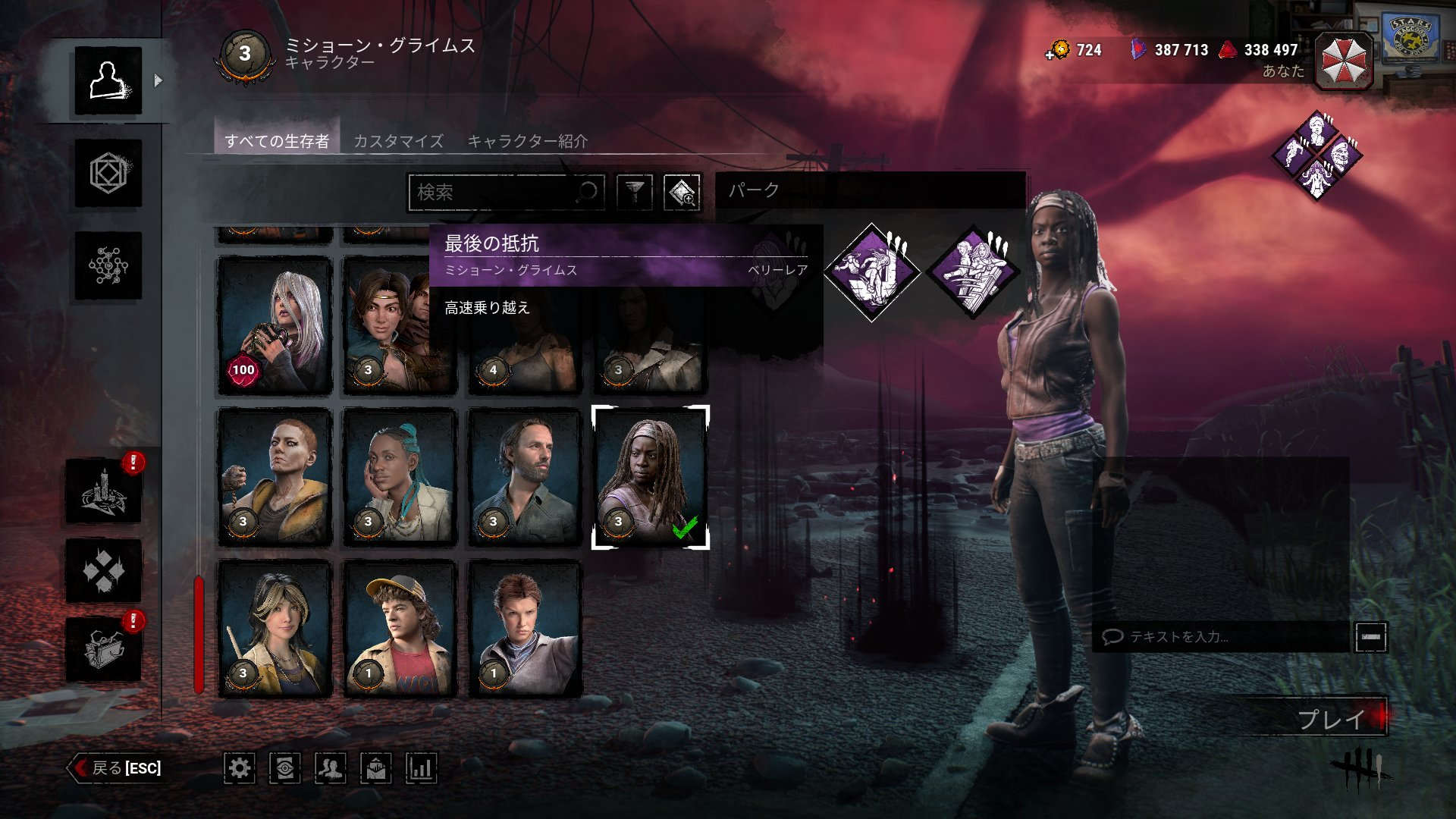Open the equipped perk loadout diamond
The image size is (1456, 819).
pyautogui.click(x=1317, y=155)
